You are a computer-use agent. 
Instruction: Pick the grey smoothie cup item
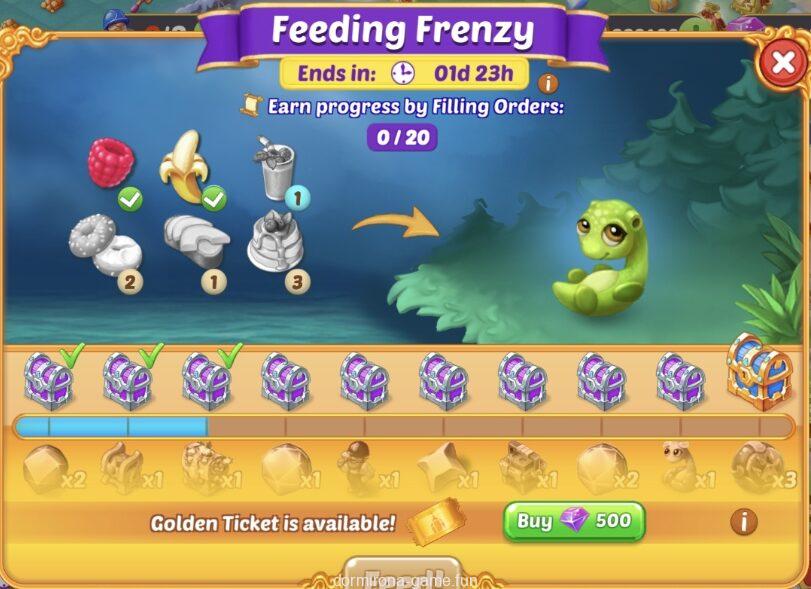tap(273, 169)
